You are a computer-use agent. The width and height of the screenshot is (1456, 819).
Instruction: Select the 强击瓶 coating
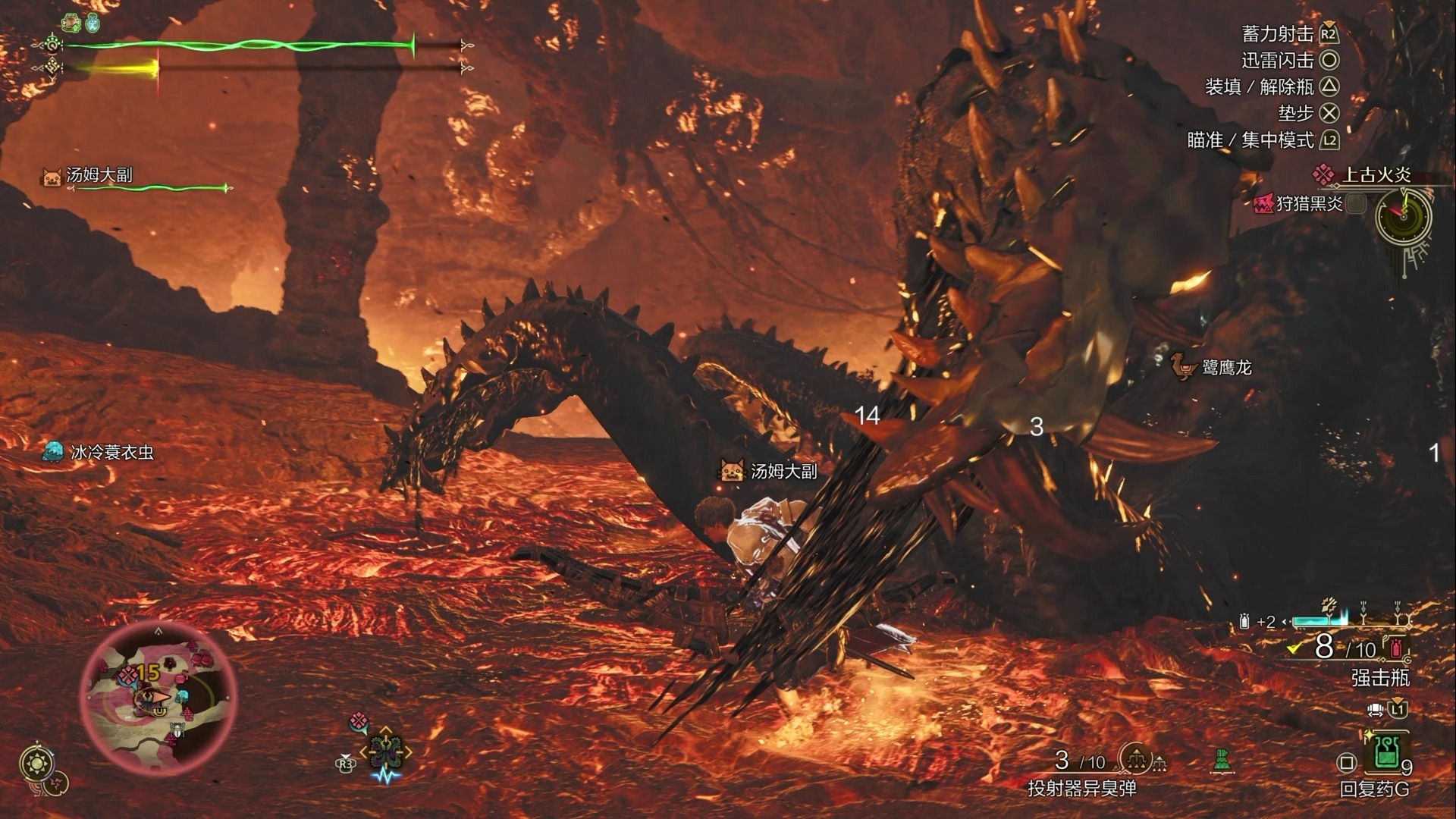(1380, 677)
